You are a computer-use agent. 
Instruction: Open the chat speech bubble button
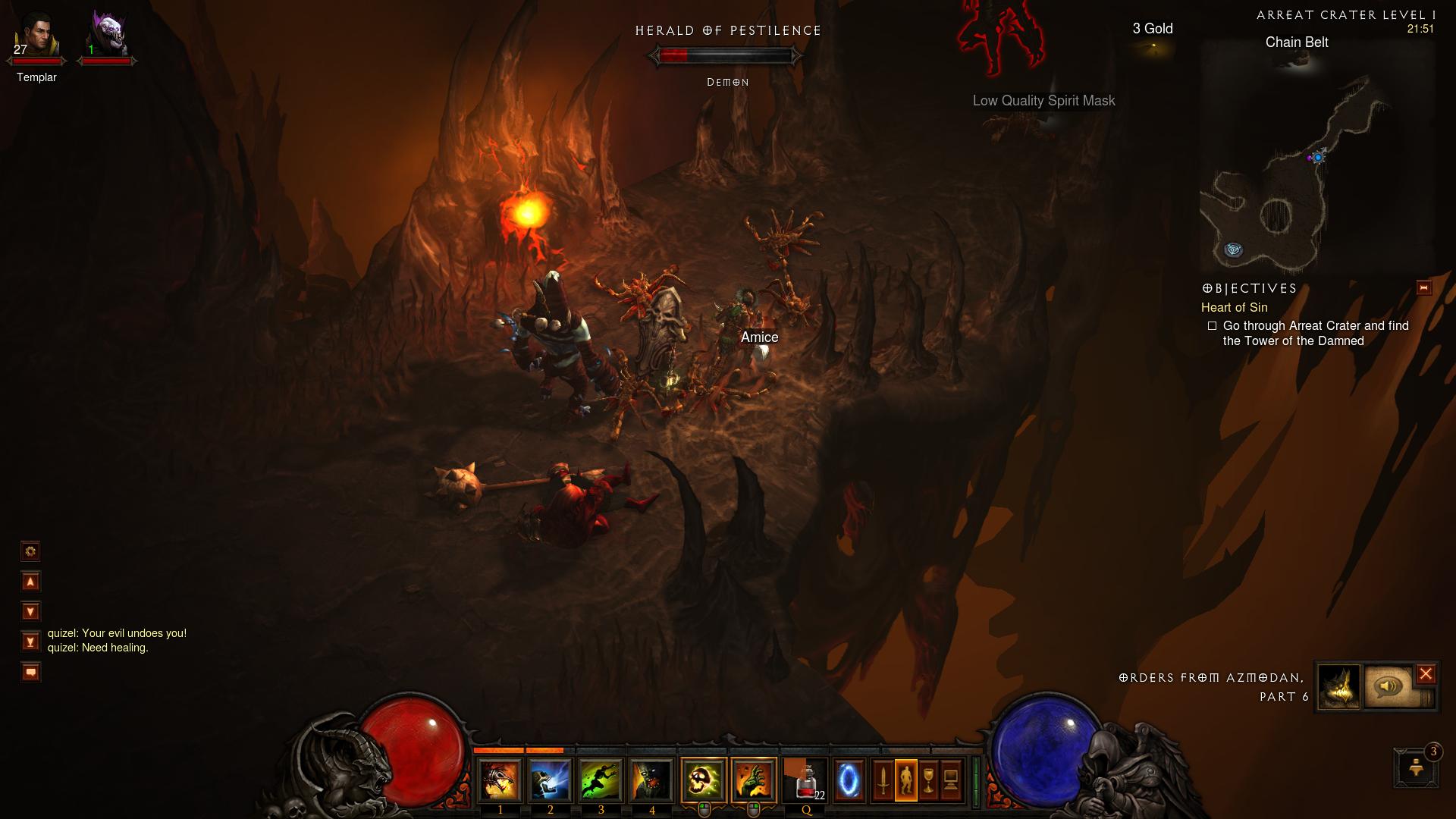click(x=30, y=672)
